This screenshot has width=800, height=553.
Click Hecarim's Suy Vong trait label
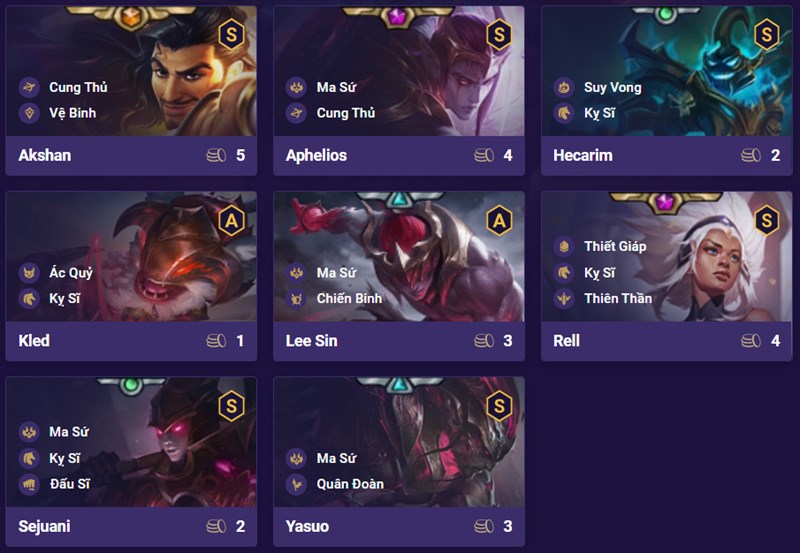[x=612, y=87]
